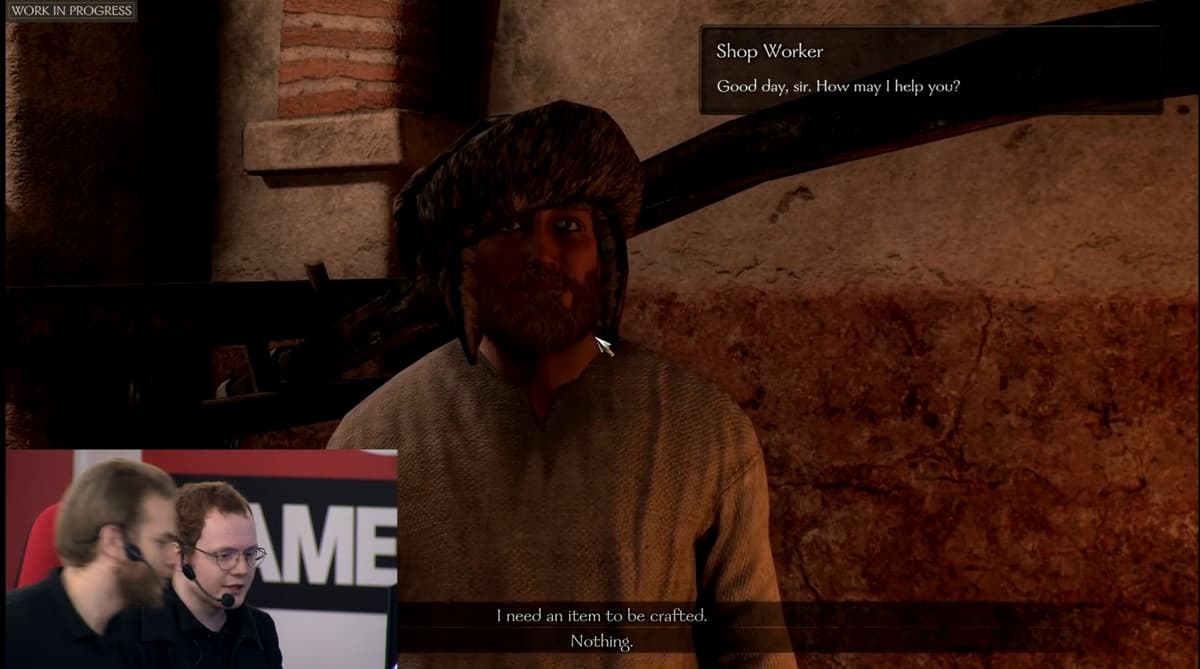Select the "Nothing." dialogue reply
This screenshot has height=669, width=1200.
pos(601,641)
